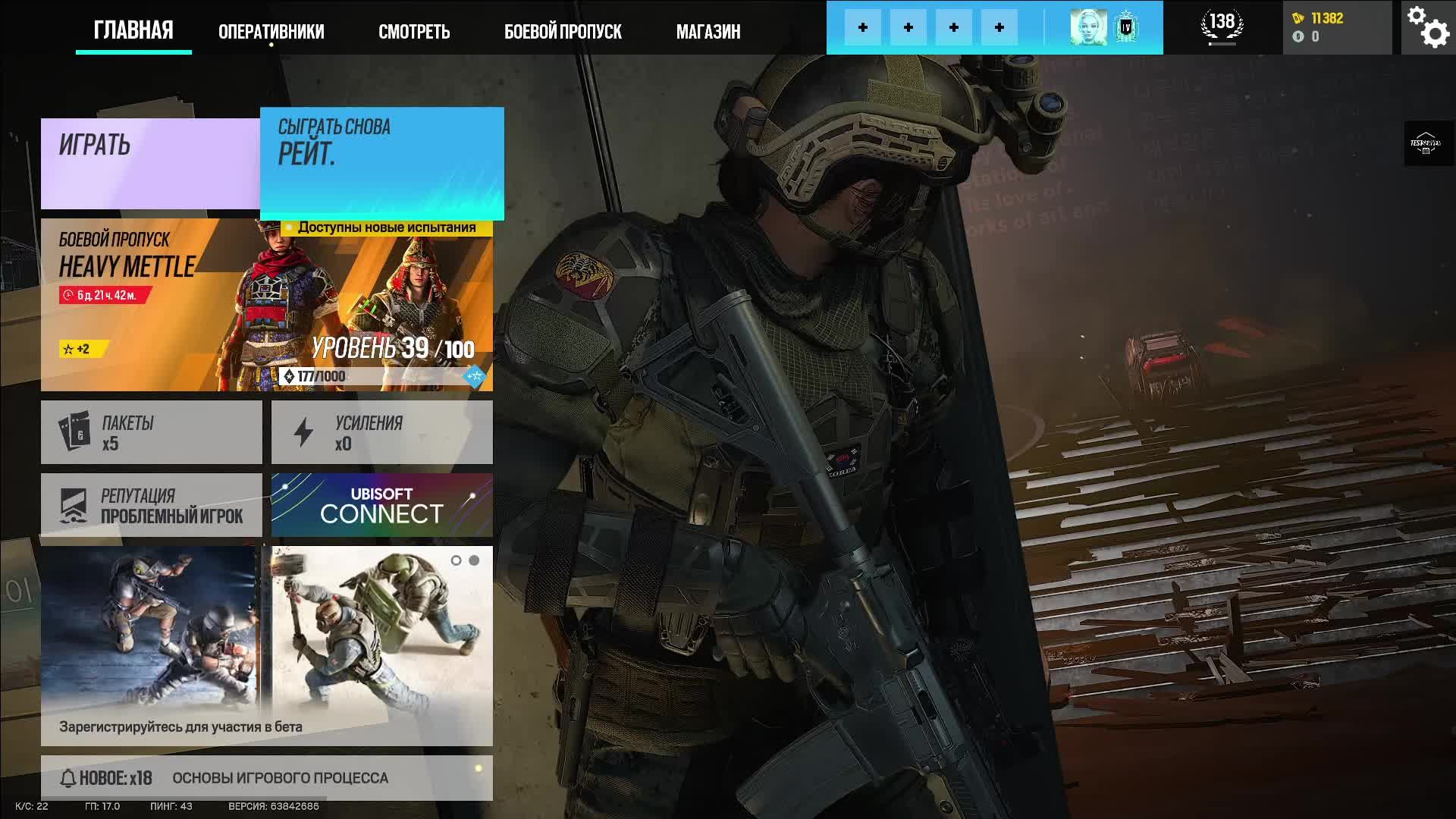1456x819 pixels.
Task: Select the first carousel pagination dot
Action: tap(456, 561)
